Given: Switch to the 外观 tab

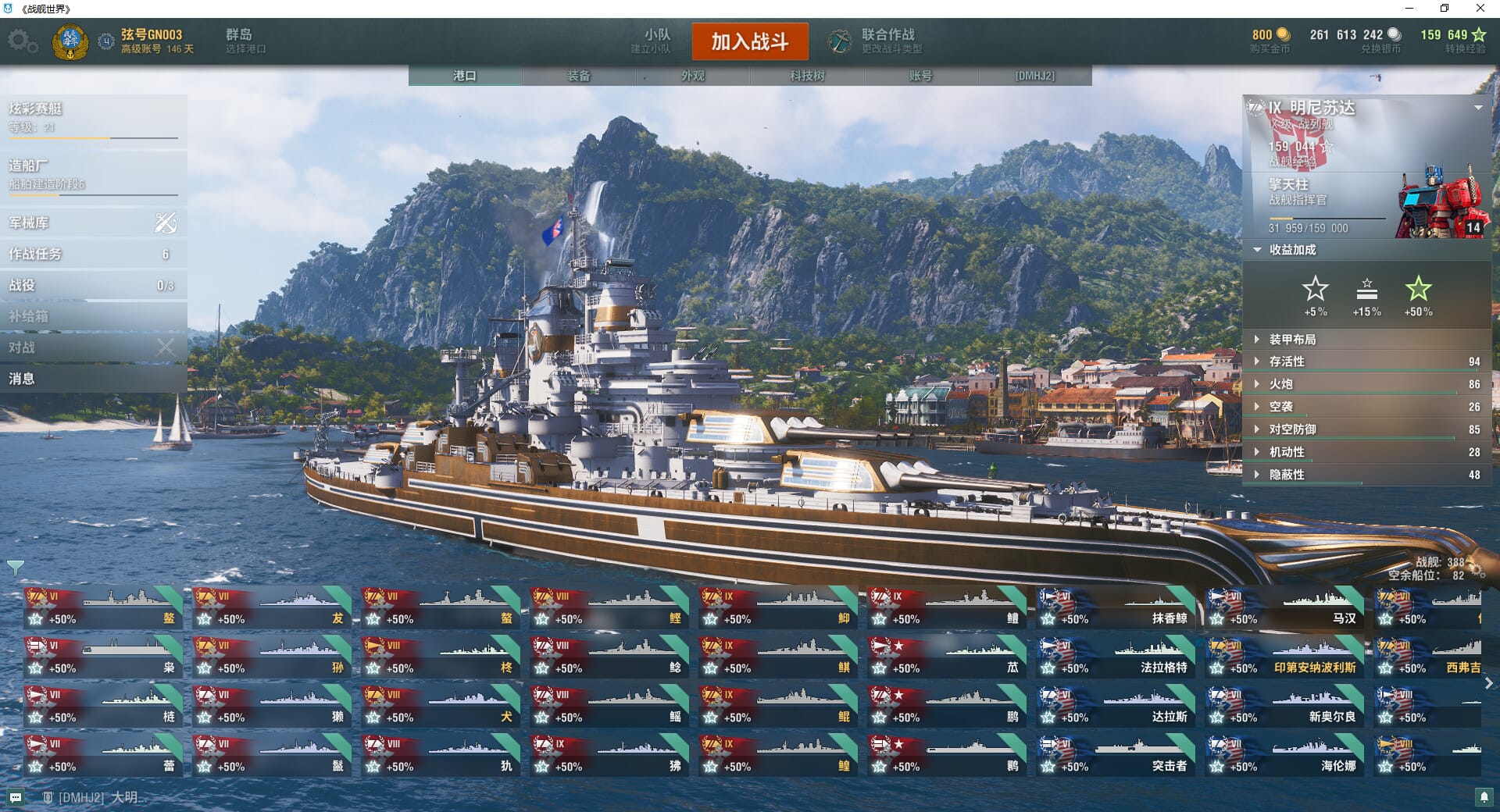Looking at the screenshot, I should (693, 76).
